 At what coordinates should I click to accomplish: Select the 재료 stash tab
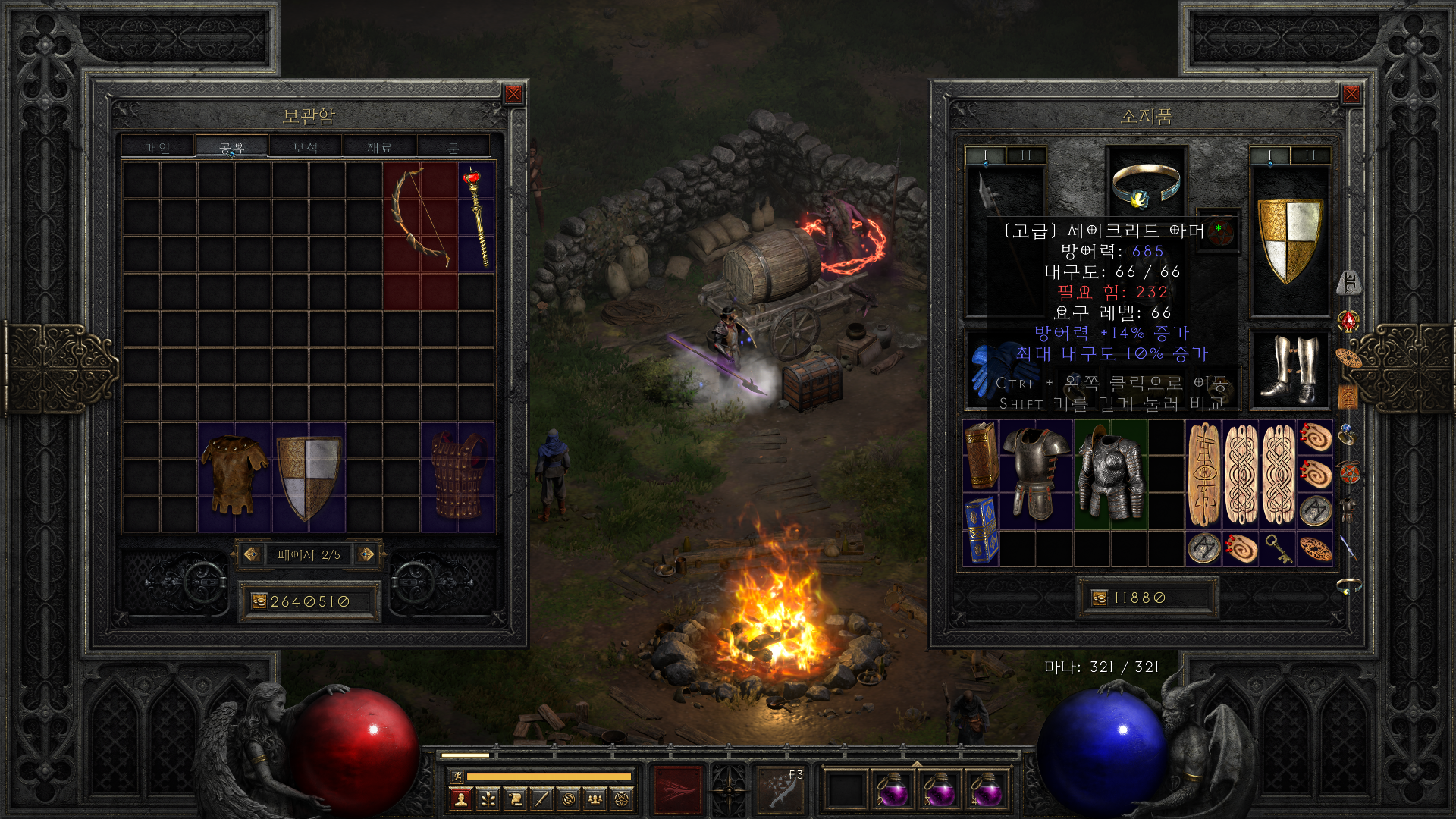[x=379, y=147]
